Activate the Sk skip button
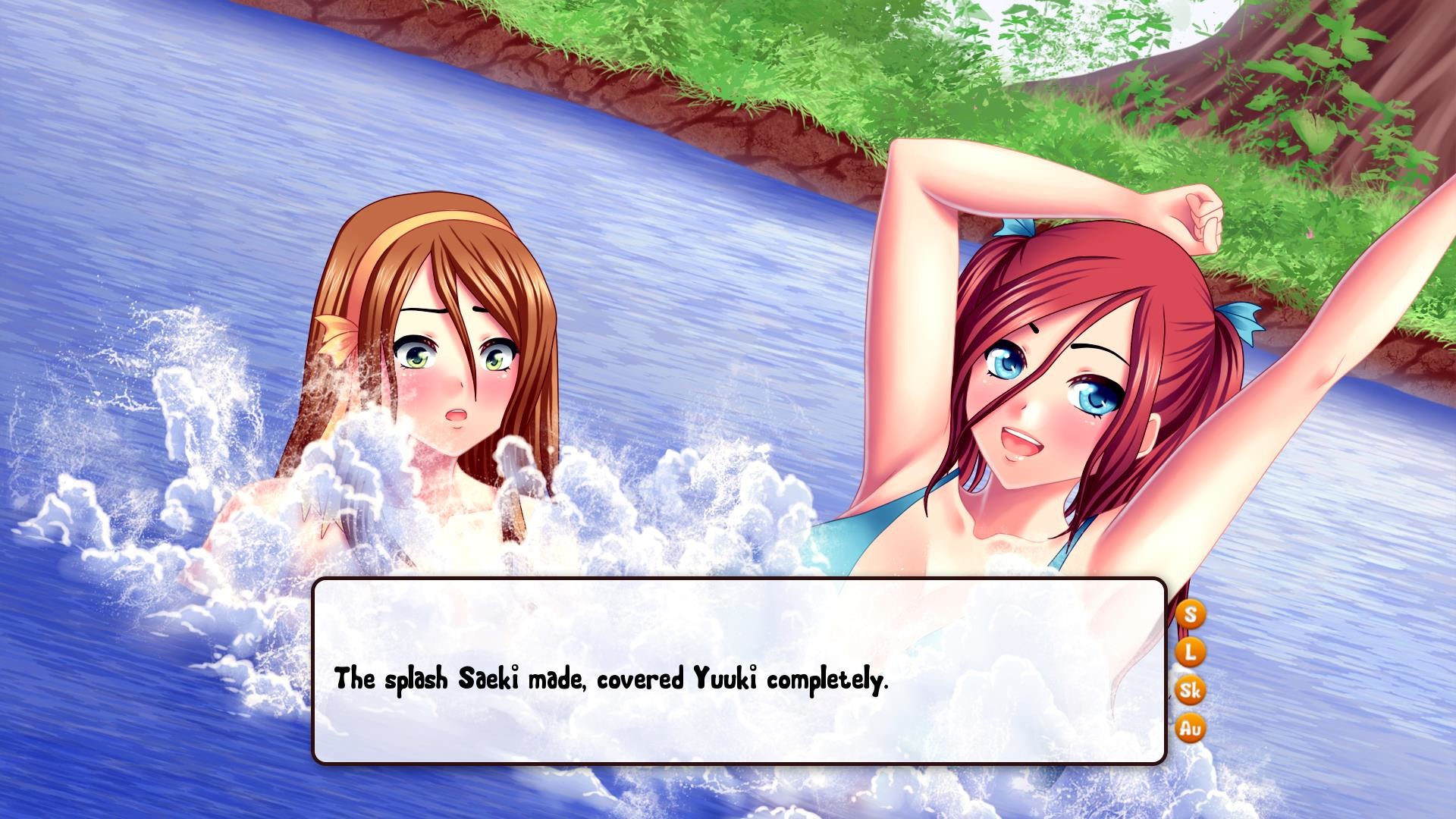This screenshot has height=819, width=1456. [1191, 690]
